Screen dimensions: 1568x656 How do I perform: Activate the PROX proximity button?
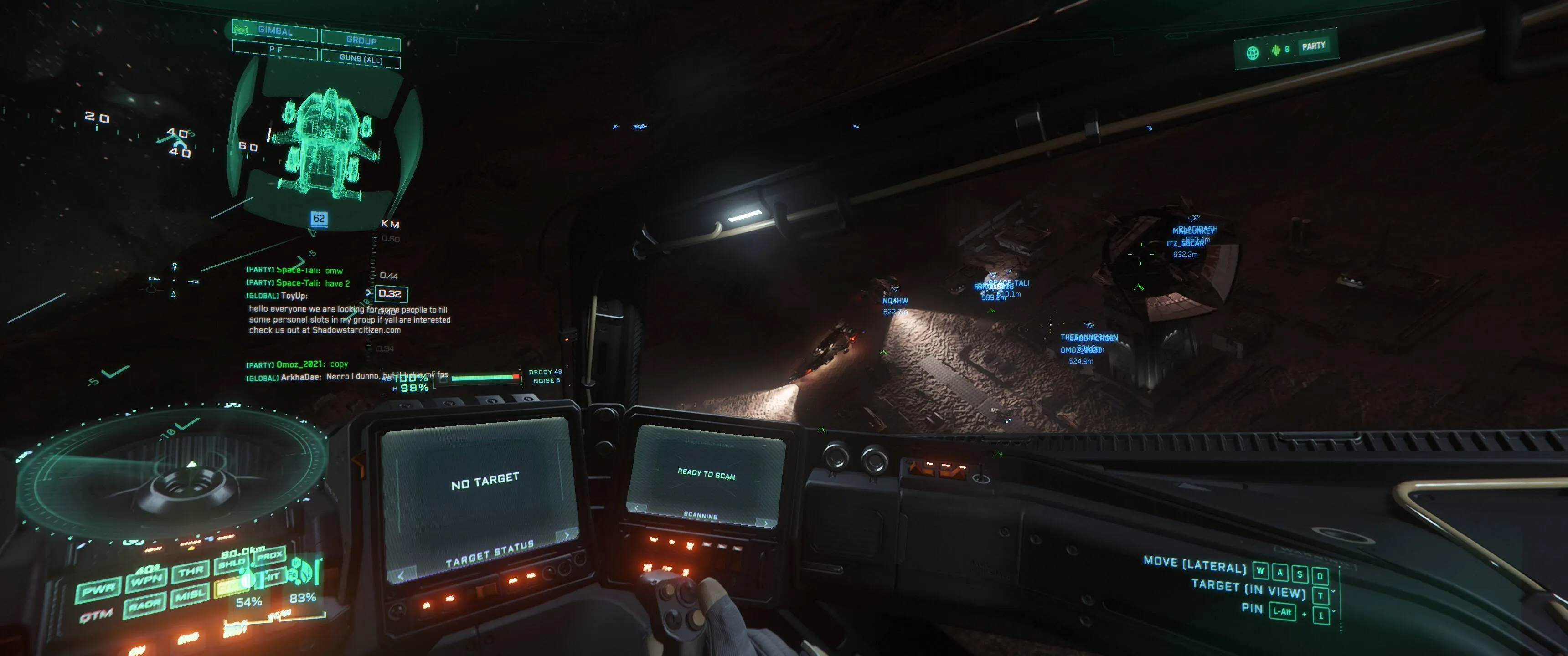click(269, 556)
